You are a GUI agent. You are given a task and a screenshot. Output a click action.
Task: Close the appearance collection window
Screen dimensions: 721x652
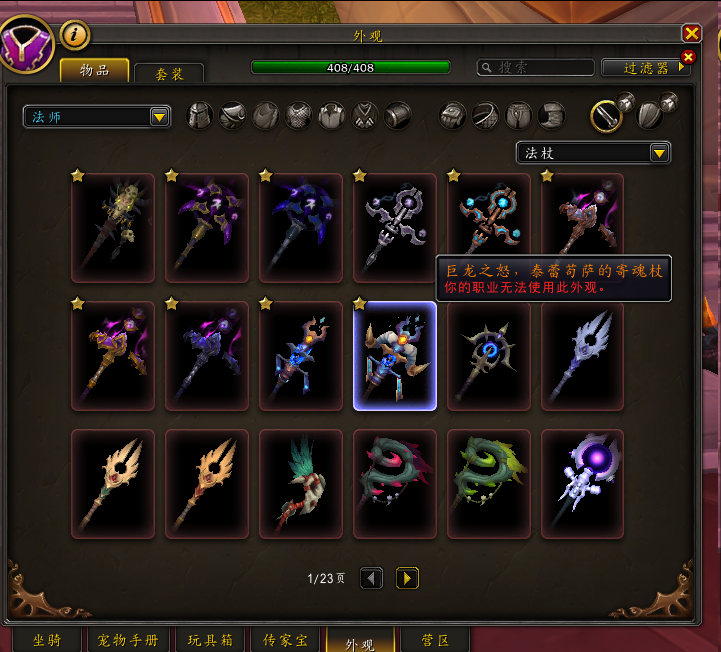click(x=691, y=34)
